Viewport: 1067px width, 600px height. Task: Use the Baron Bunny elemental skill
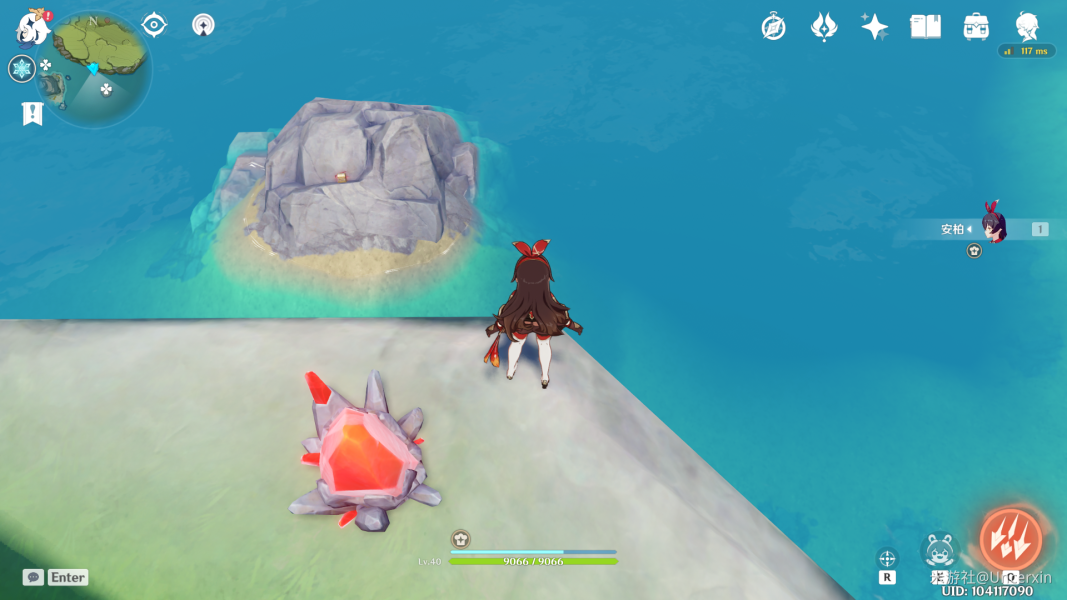click(939, 550)
